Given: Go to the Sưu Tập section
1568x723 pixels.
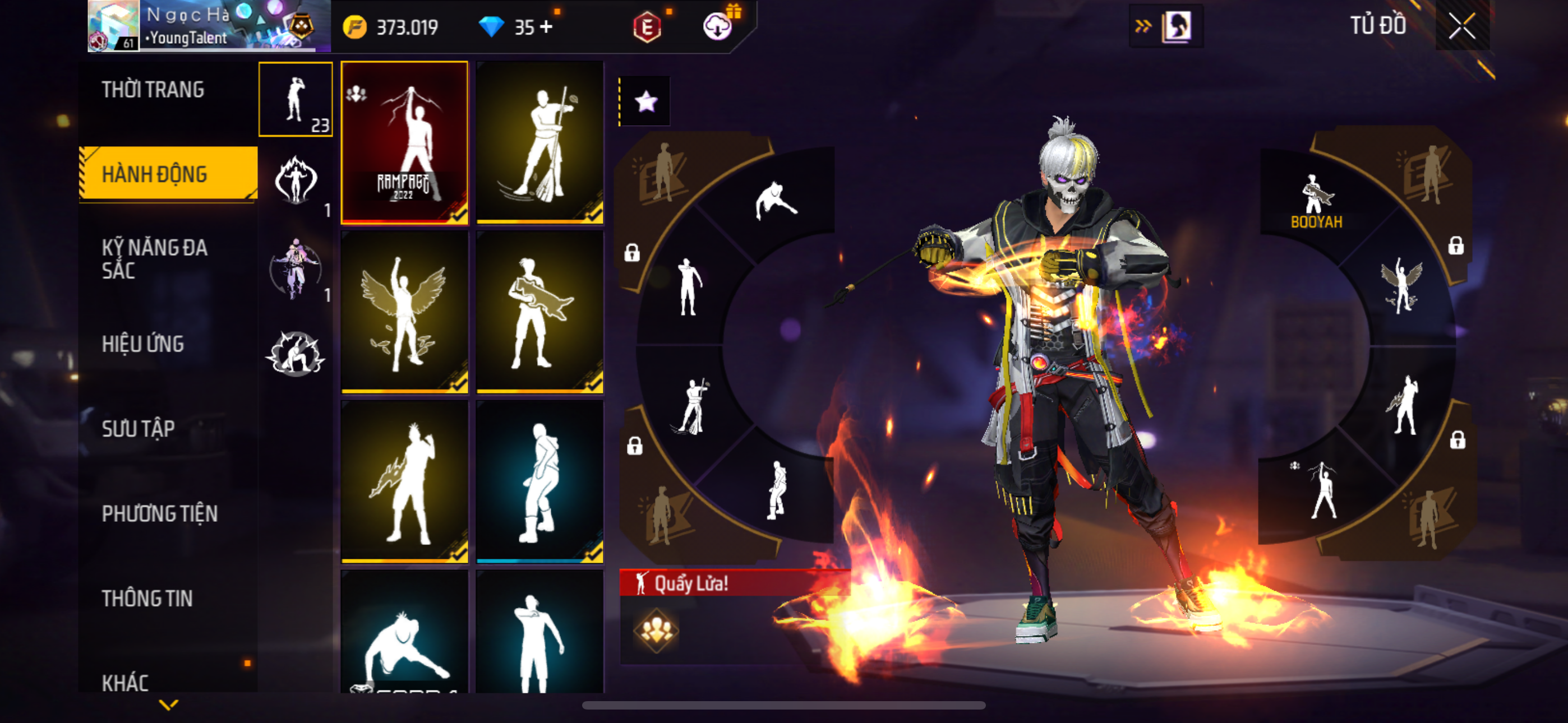Looking at the screenshot, I should point(138,428).
